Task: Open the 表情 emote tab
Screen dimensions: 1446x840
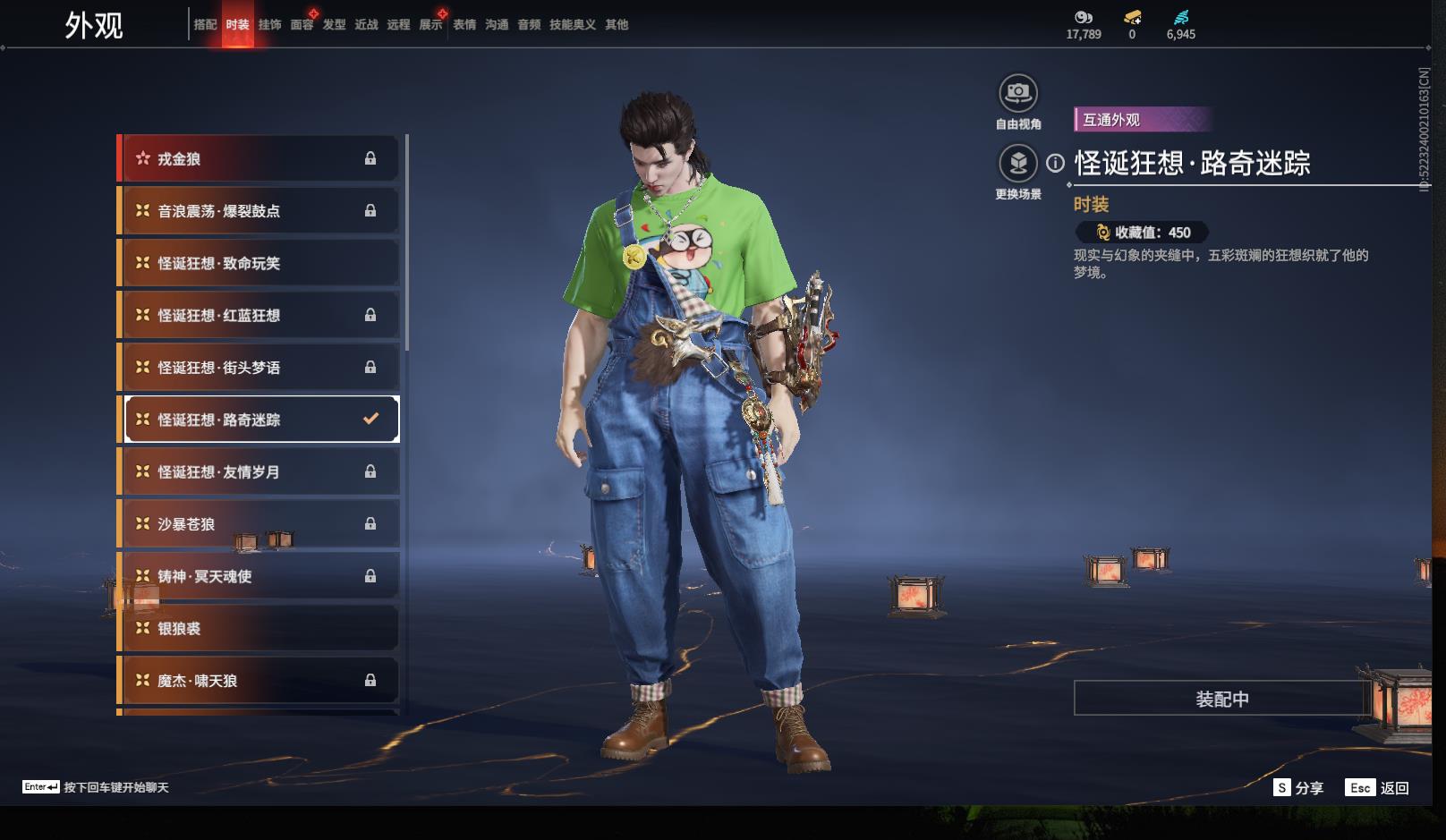Action: click(x=464, y=25)
